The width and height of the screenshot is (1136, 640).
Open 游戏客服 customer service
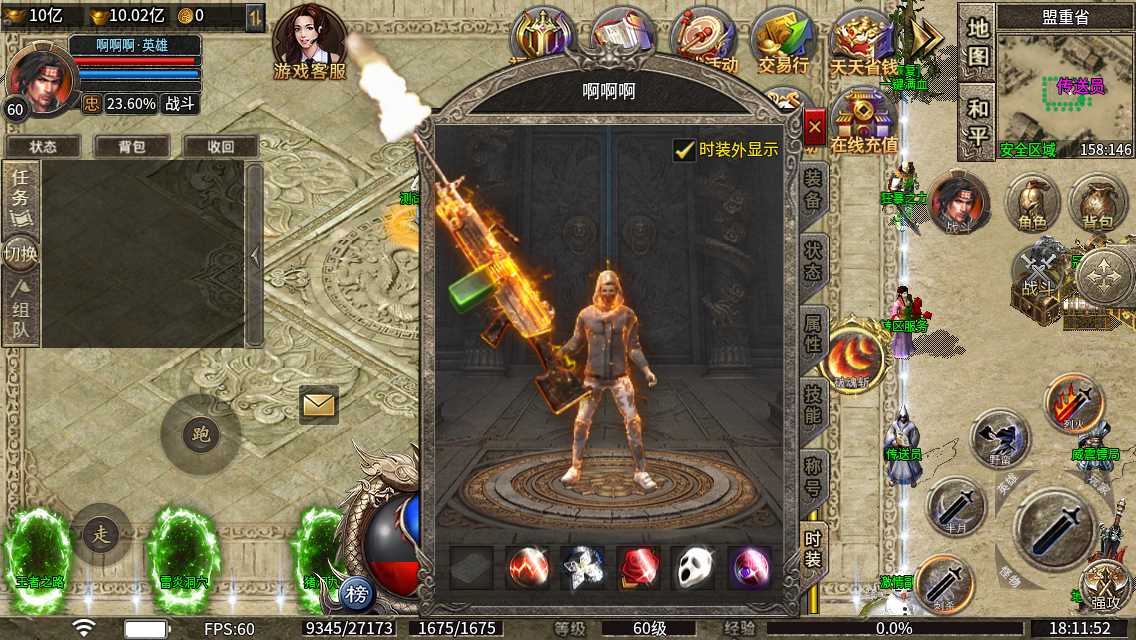pyautogui.click(x=310, y=43)
